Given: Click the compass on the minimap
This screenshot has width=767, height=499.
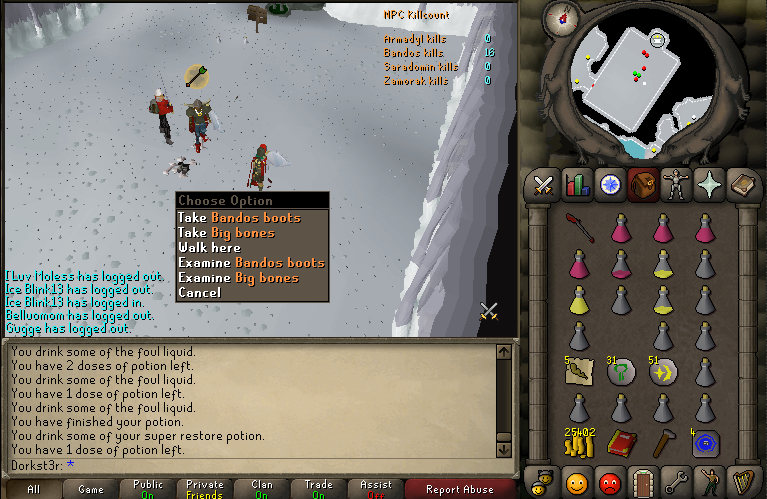Looking at the screenshot, I should click(x=563, y=18).
